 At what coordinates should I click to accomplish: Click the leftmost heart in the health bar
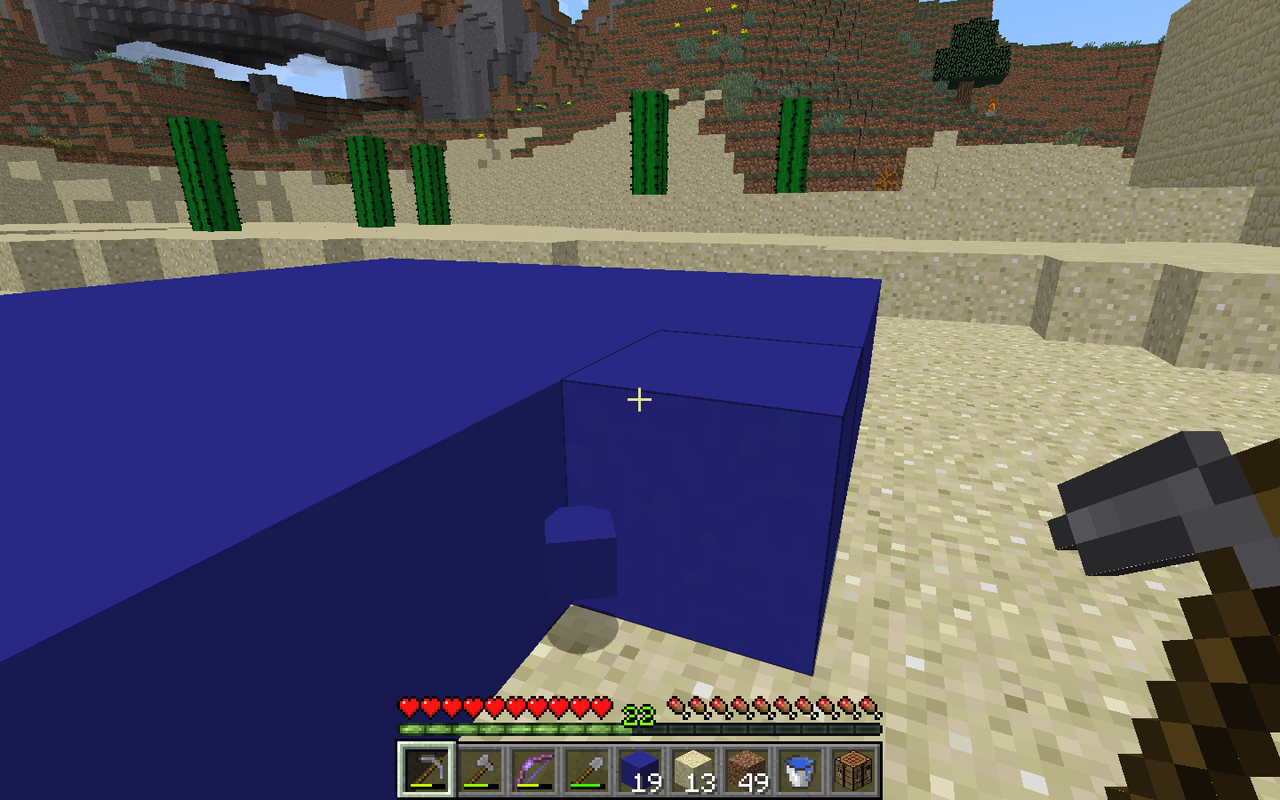[406, 707]
